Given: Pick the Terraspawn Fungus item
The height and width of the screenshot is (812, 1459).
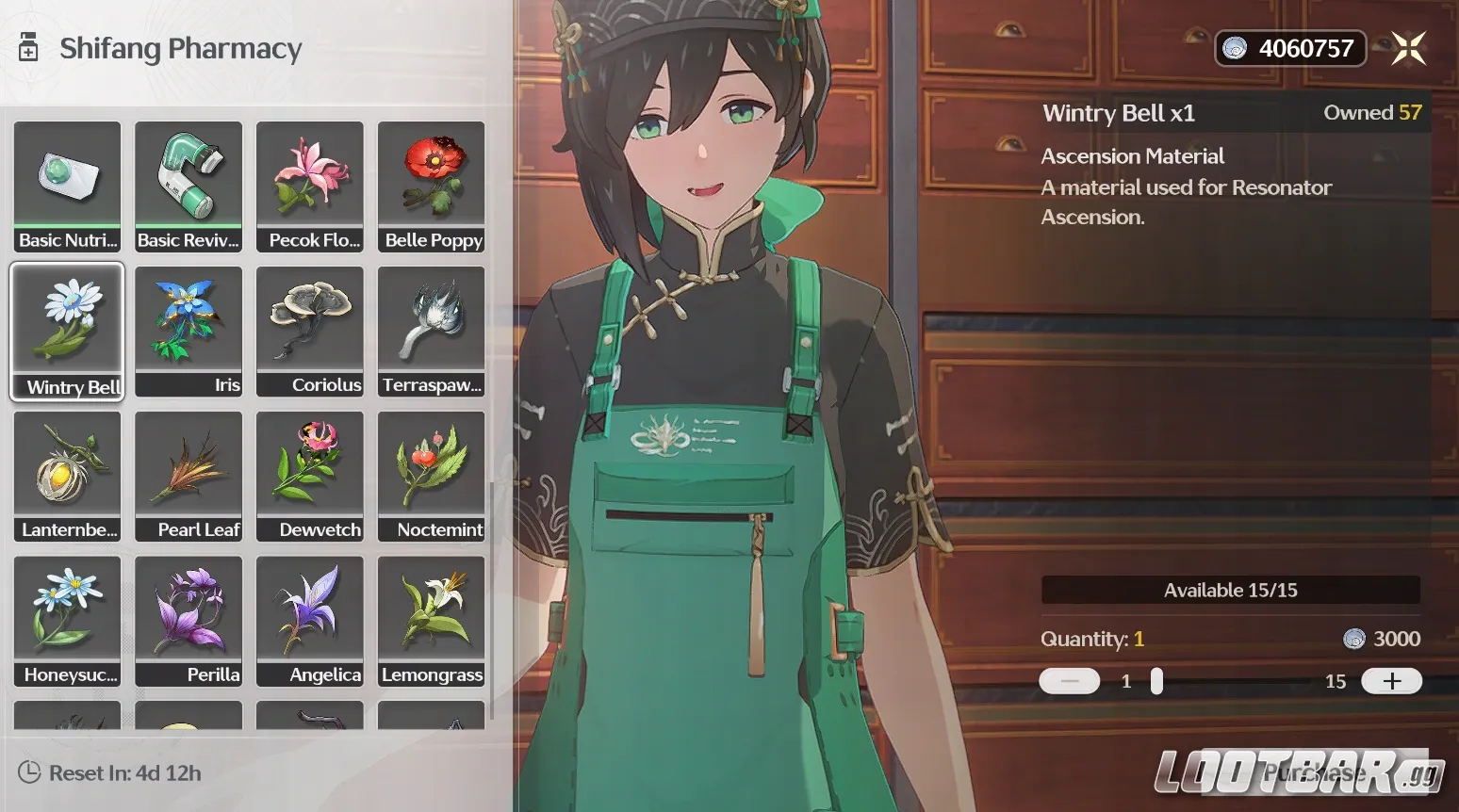Looking at the screenshot, I should [x=432, y=331].
